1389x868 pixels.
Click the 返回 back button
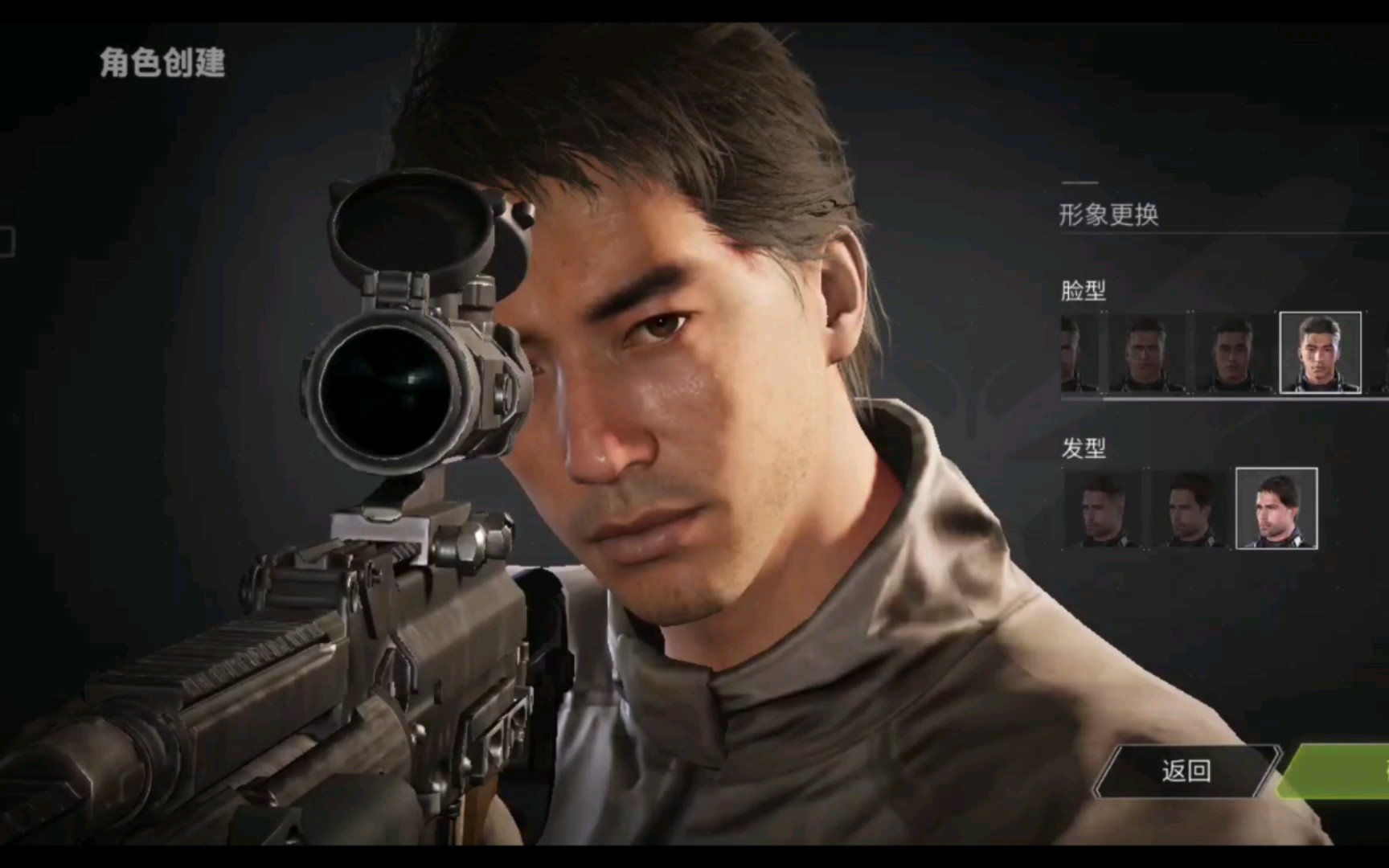[1186, 772]
